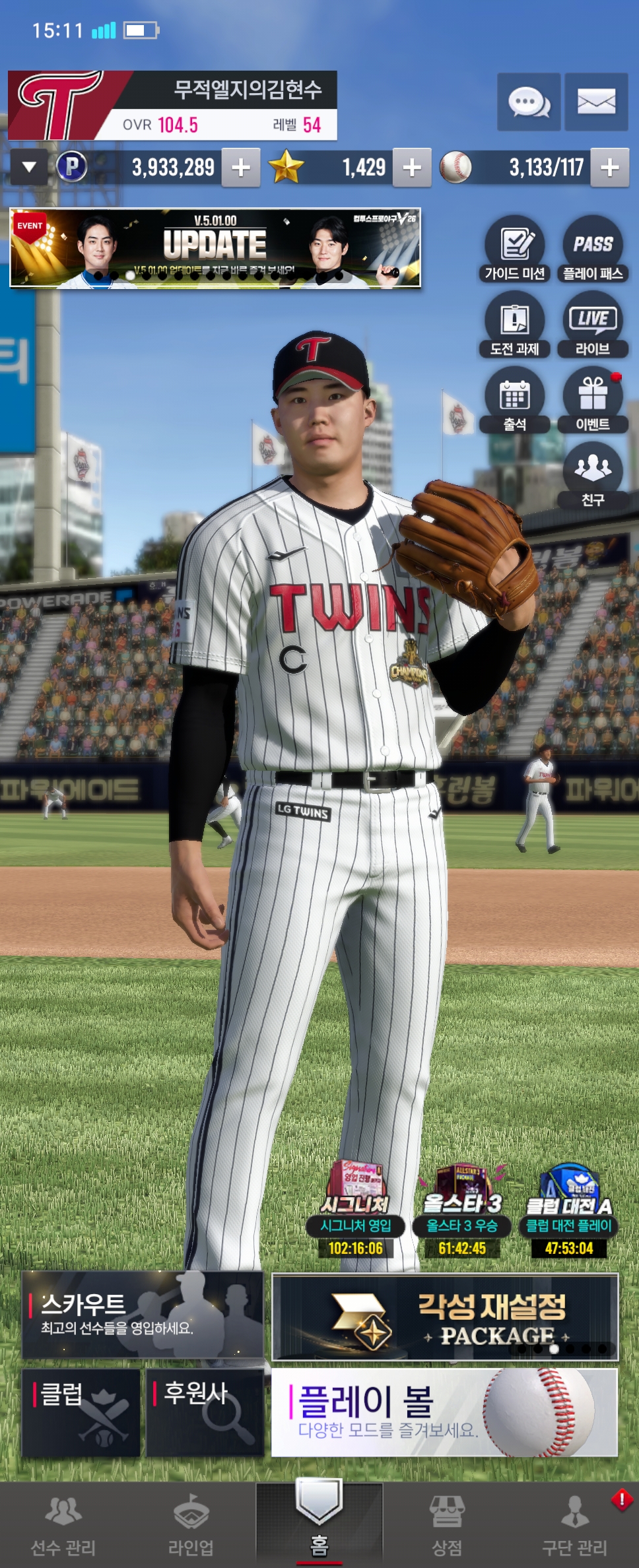Tap the V.5.01.00 UPDATE event banner

[x=215, y=248]
